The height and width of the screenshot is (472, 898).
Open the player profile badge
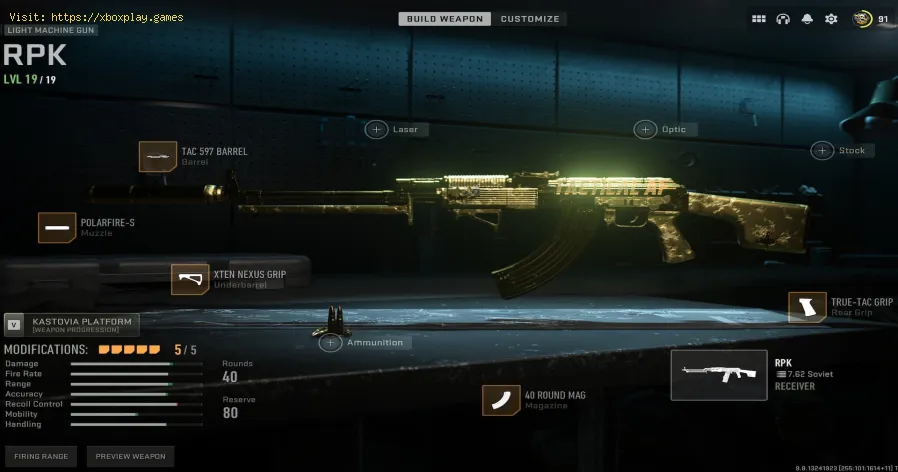871,19
